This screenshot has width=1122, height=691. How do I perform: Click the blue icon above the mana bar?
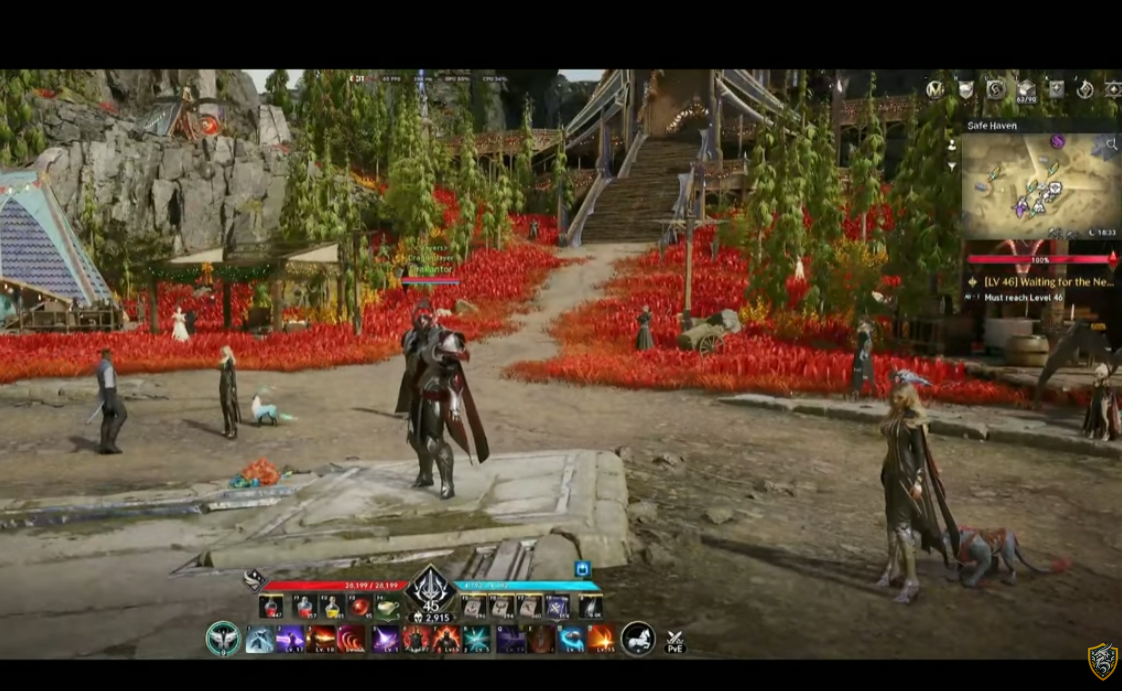coord(582,569)
